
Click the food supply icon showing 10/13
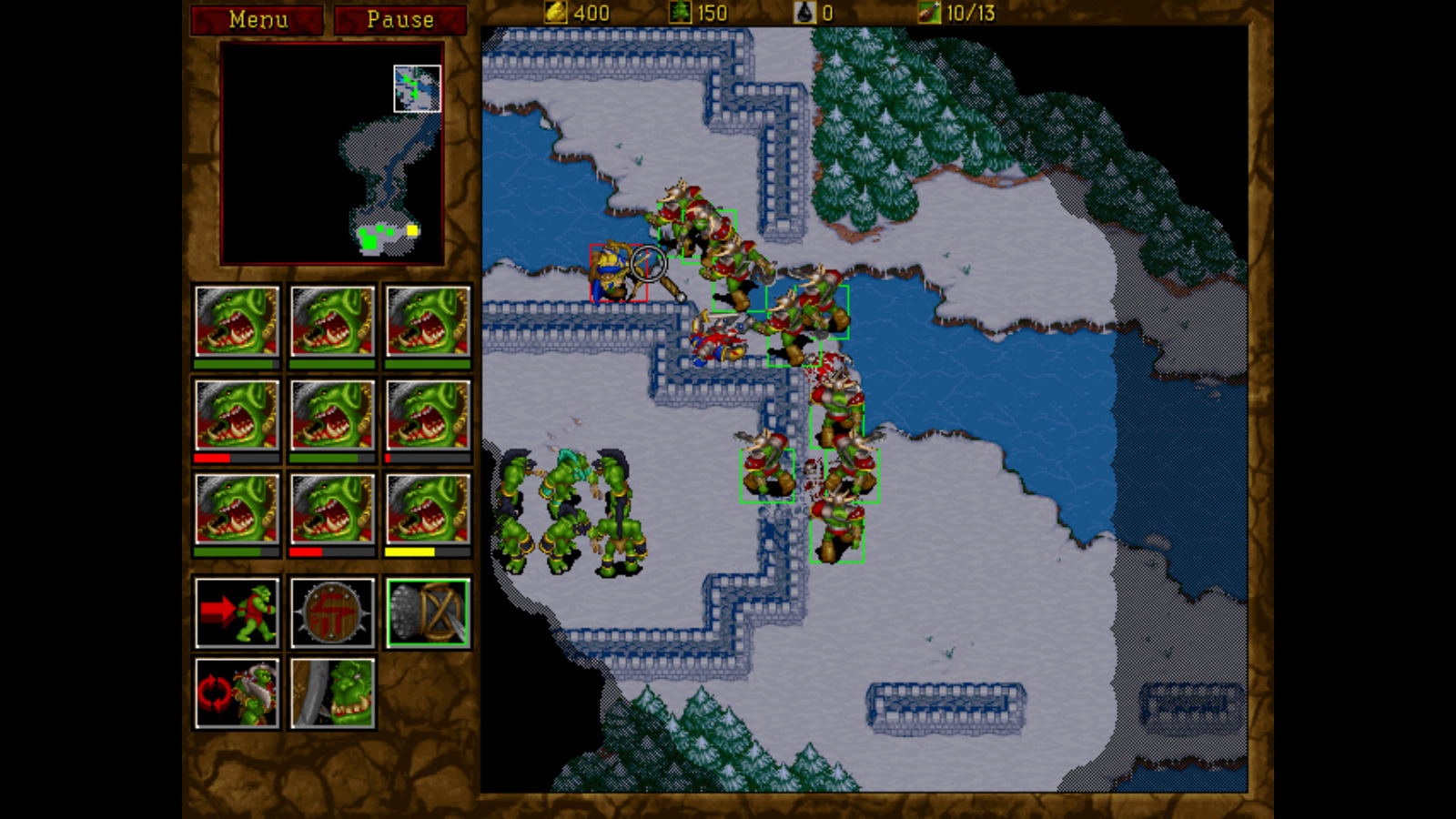coord(928,13)
